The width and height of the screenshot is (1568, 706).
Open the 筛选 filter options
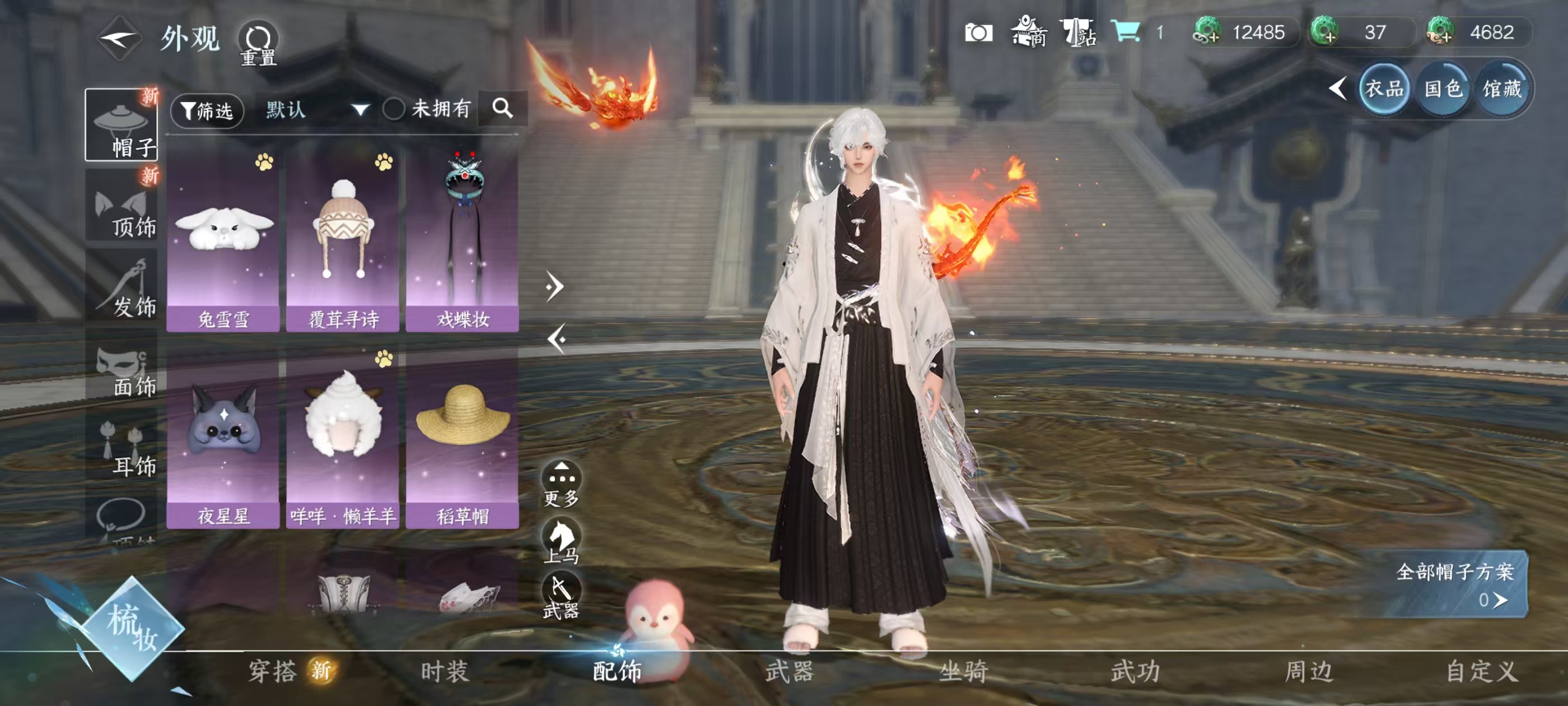point(207,110)
